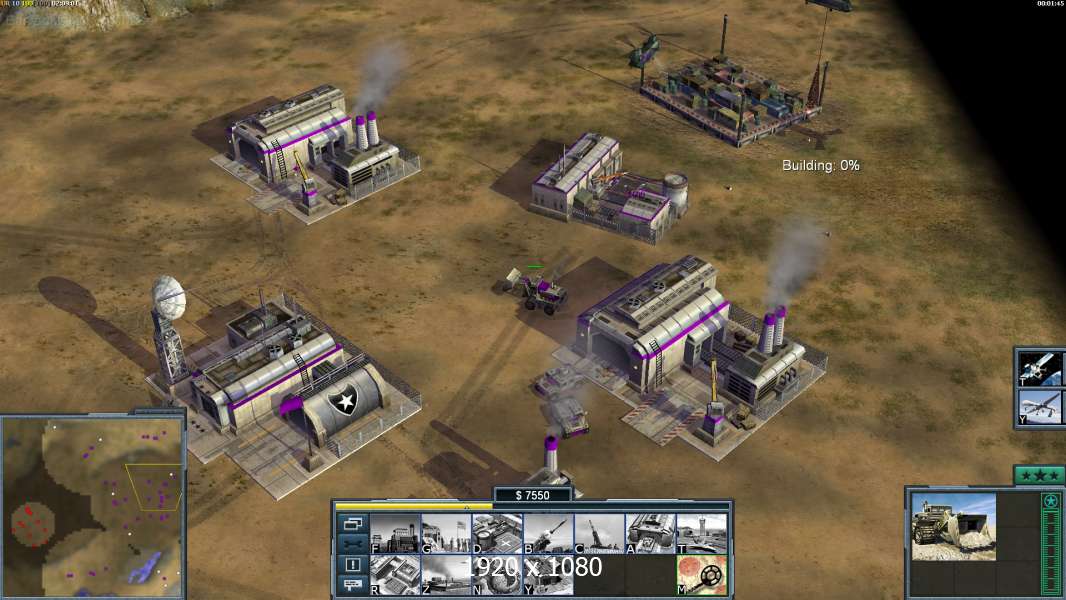Viewport: 1066px width, 600px height.
Task: Select the artillery cannon build icon marked C
Action: point(600,533)
